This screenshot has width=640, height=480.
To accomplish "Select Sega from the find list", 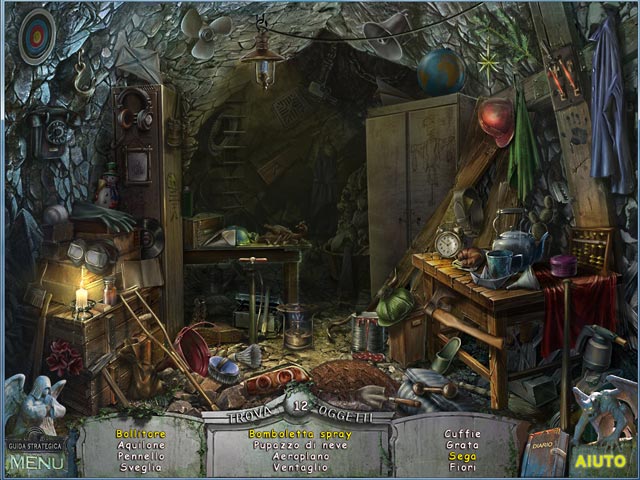I will coord(462,457).
